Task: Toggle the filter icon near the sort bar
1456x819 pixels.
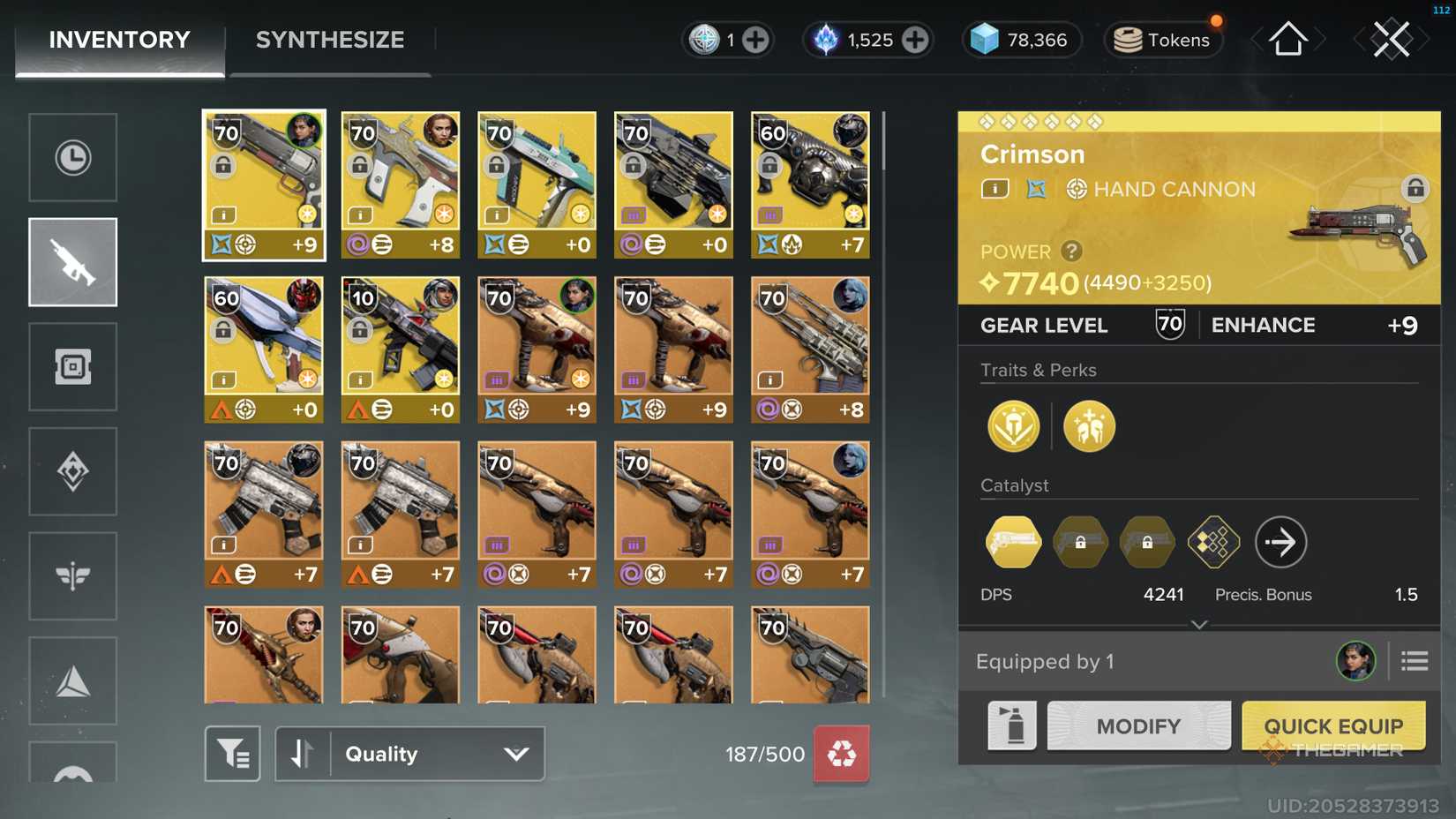Action: pos(232,754)
